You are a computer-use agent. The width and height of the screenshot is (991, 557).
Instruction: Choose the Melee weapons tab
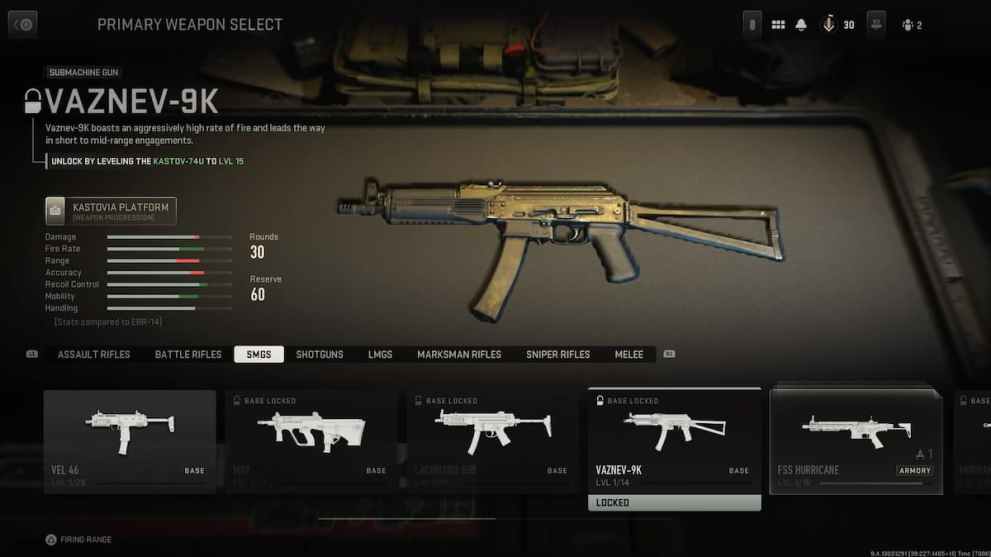coord(629,355)
